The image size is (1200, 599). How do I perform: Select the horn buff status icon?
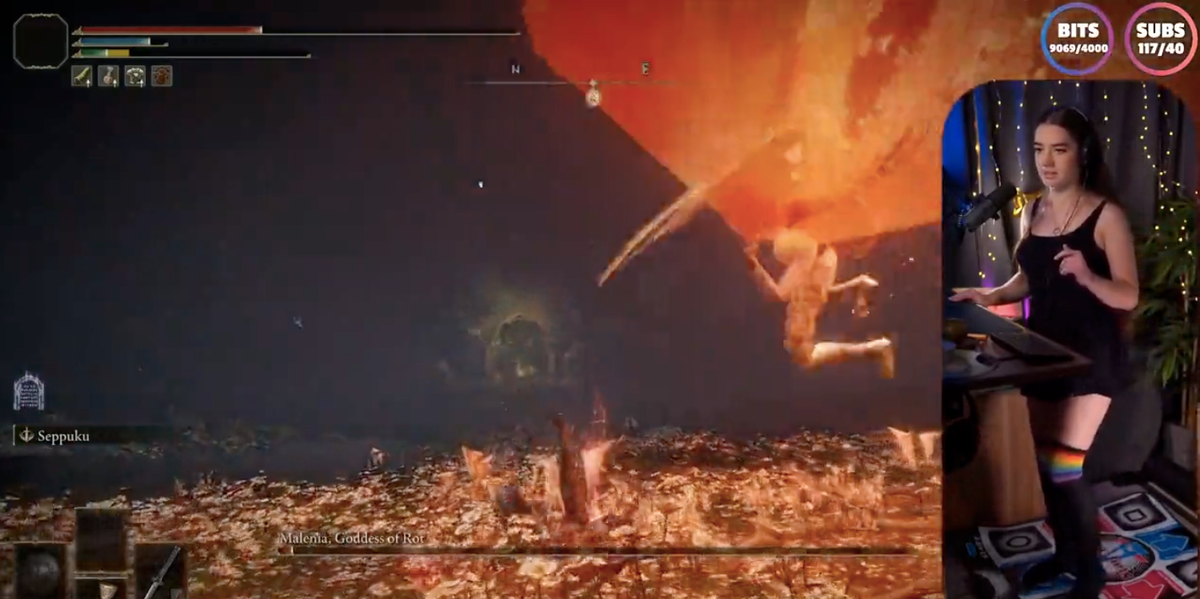[x=82, y=76]
